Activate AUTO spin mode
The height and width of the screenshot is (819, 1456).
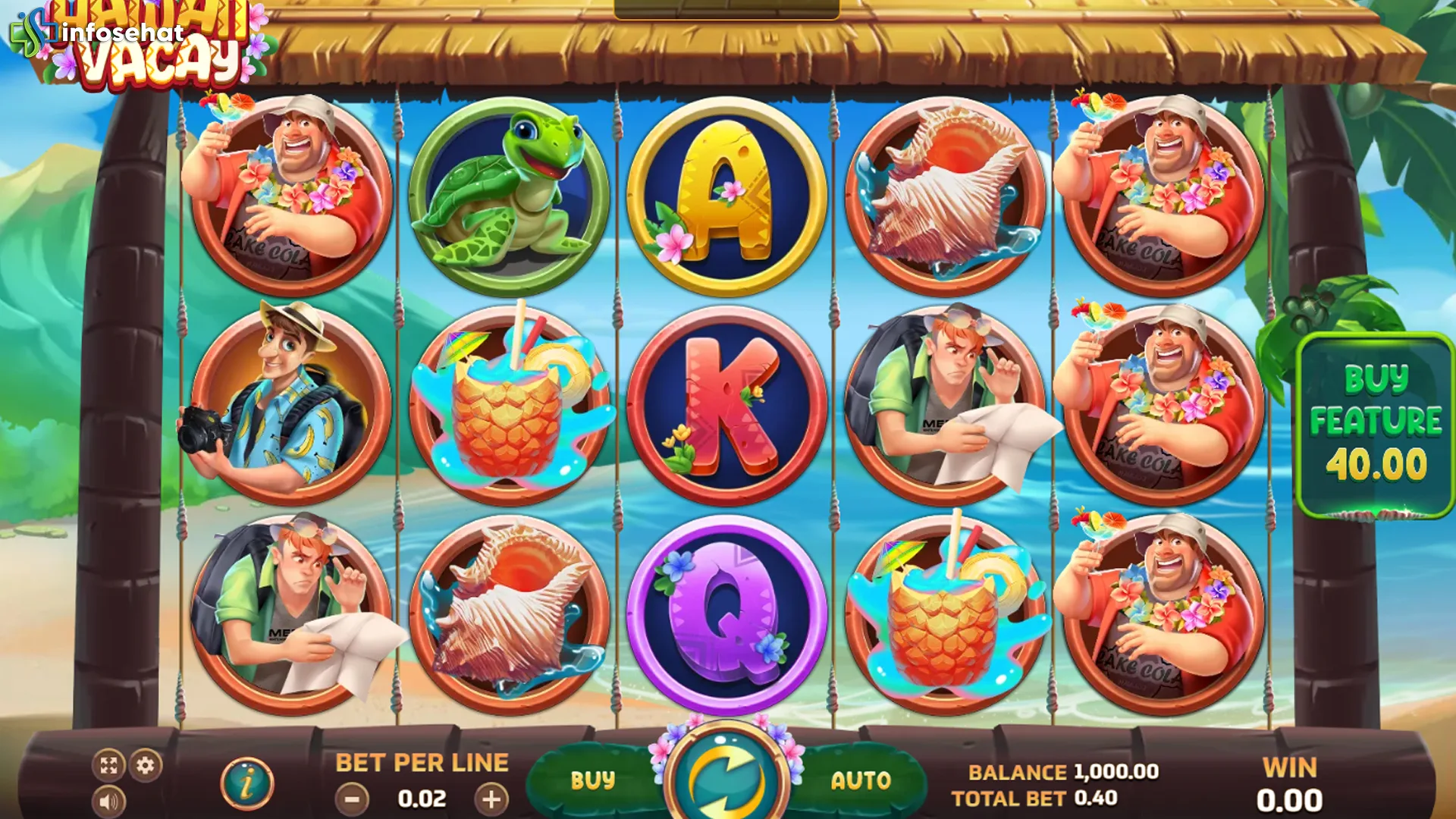(861, 780)
